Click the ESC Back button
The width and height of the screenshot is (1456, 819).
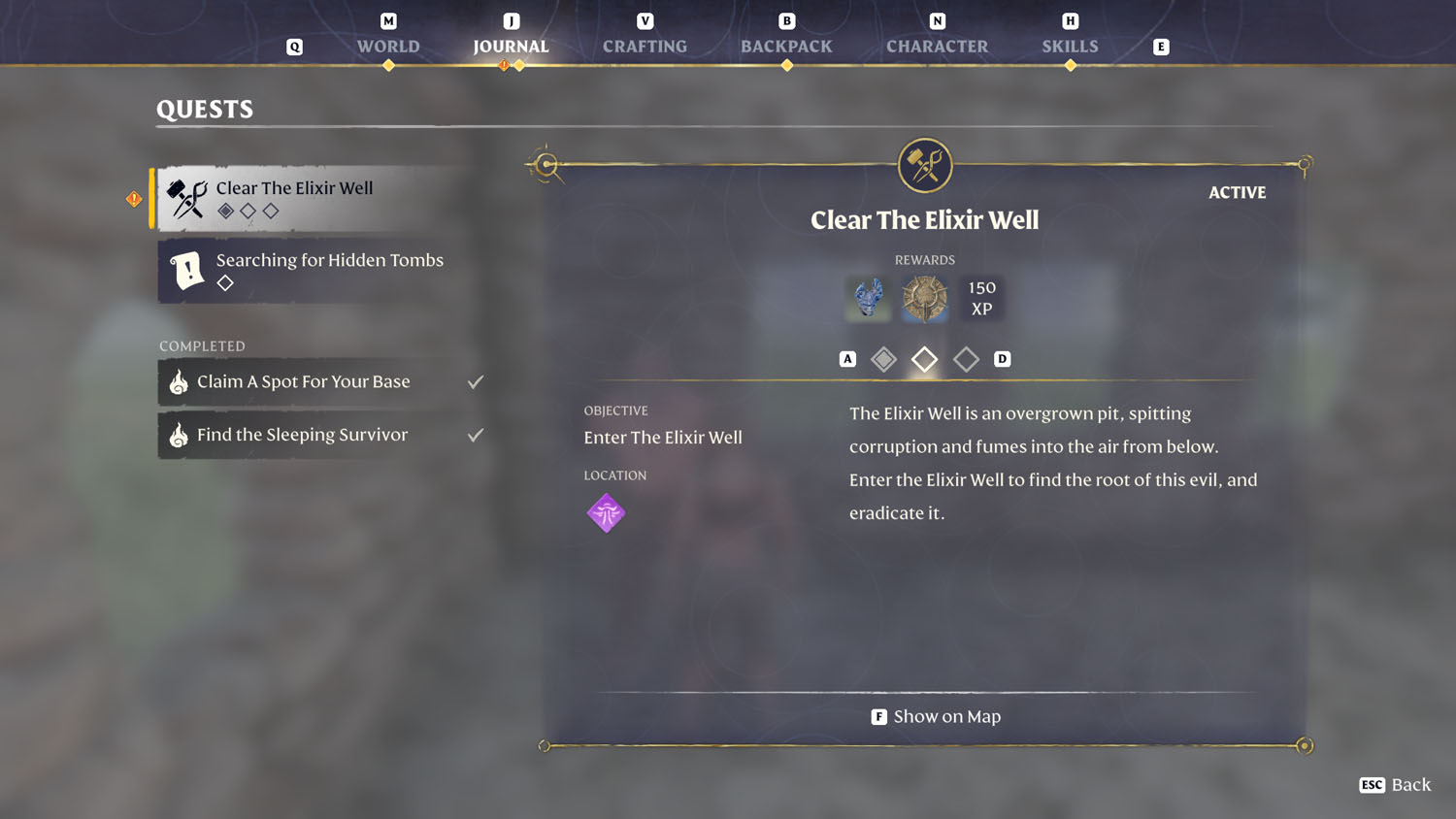[1395, 785]
